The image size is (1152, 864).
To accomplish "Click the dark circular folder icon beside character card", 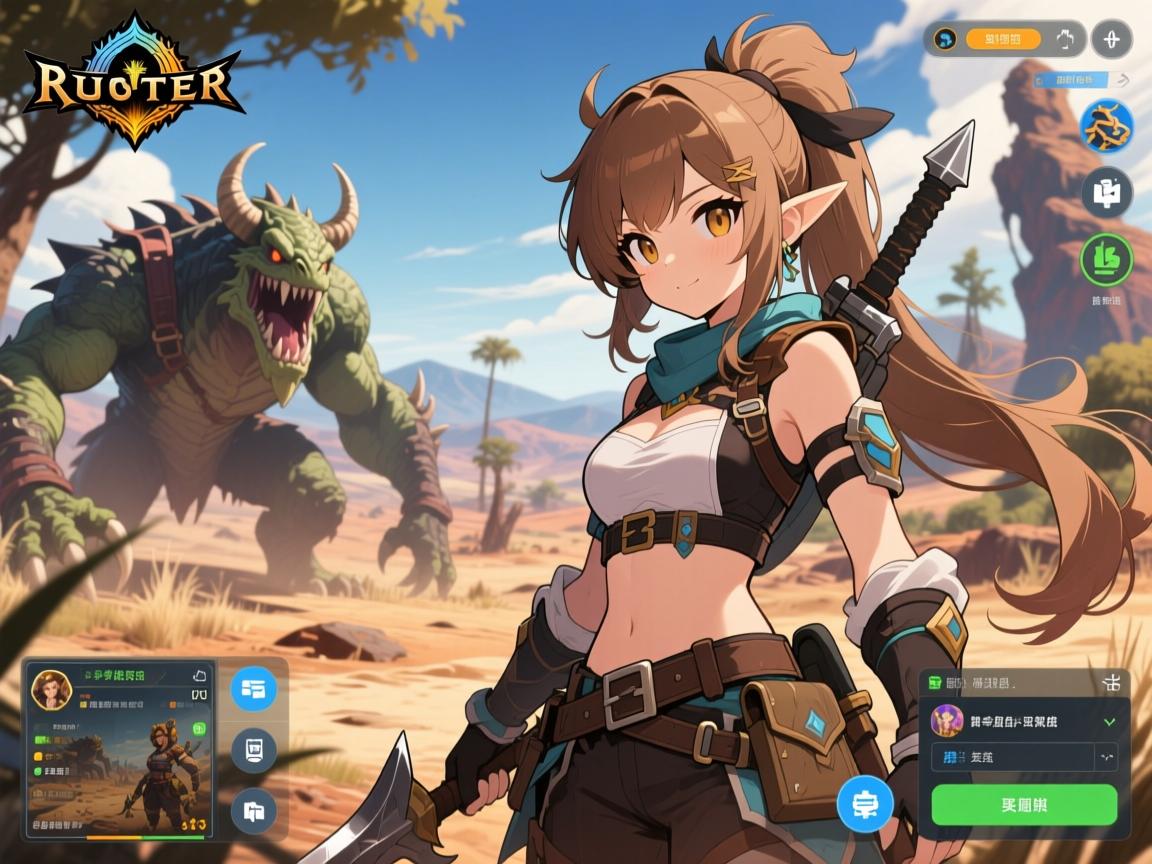I will pos(254,811).
